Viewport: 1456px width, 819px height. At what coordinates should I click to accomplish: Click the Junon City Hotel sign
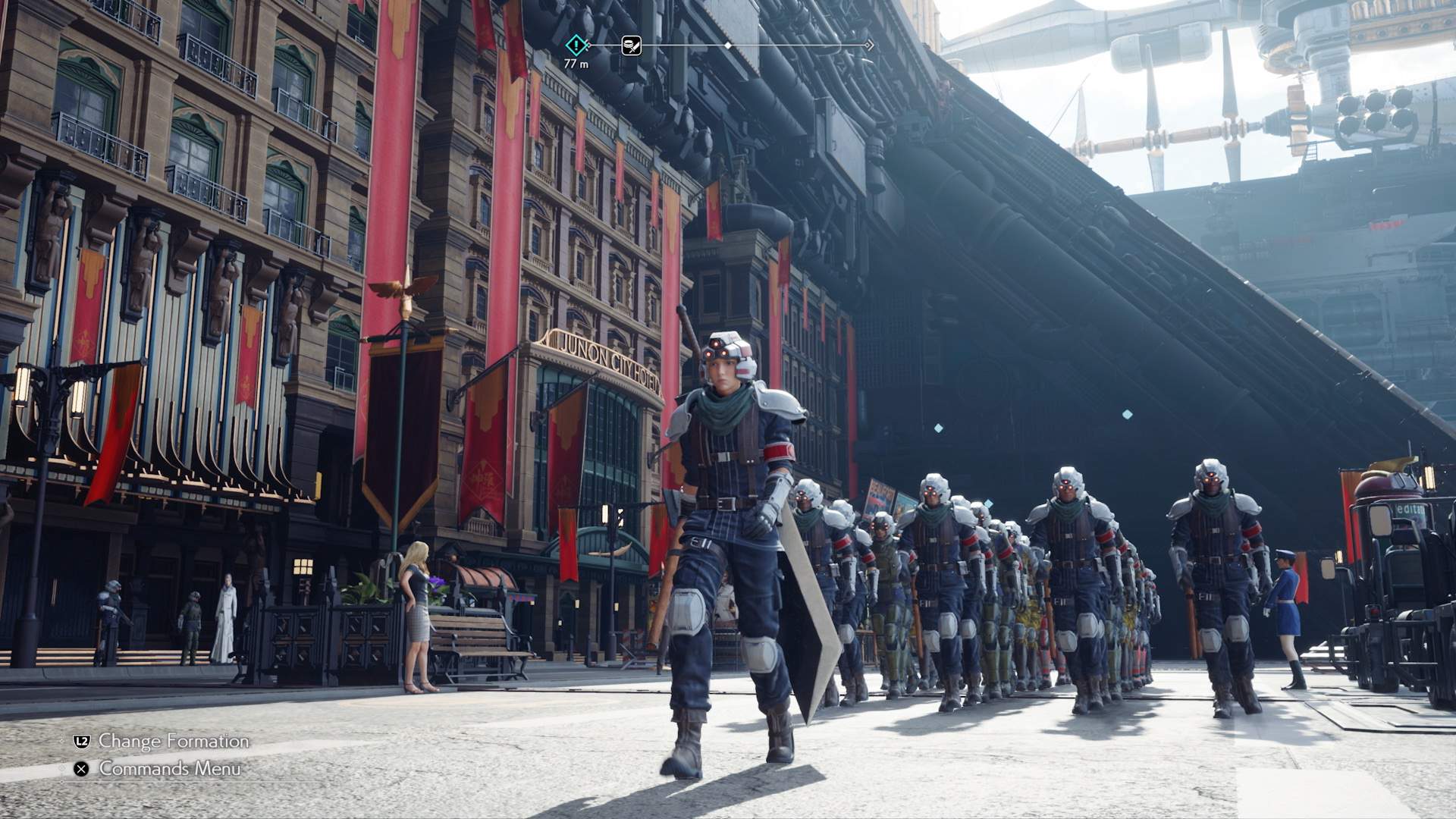pyautogui.click(x=599, y=349)
